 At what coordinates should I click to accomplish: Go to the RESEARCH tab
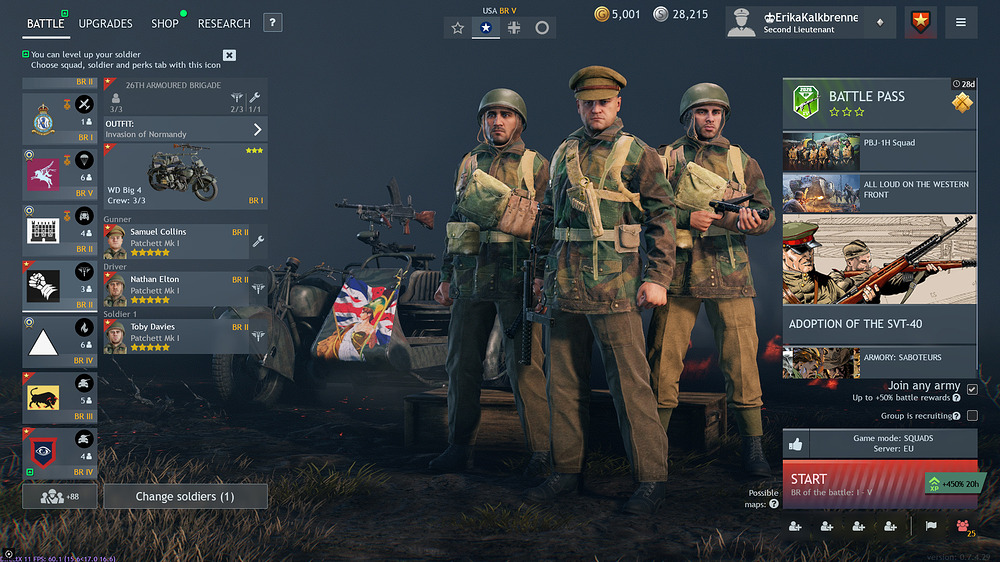coord(224,23)
